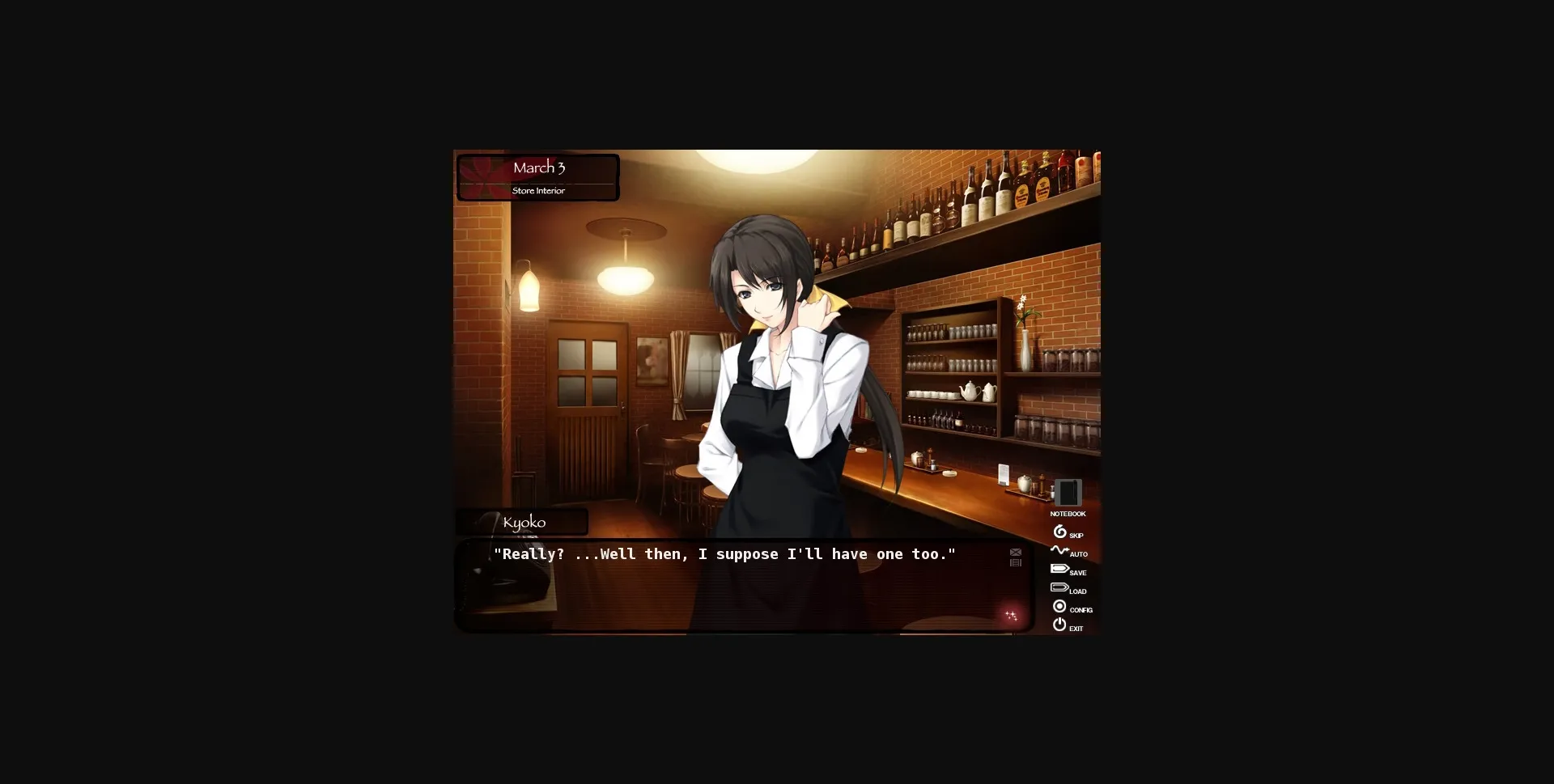The image size is (1554, 784).
Task: Open the message backlog list icon
Action: pyautogui.click(x=1016, y=562)
